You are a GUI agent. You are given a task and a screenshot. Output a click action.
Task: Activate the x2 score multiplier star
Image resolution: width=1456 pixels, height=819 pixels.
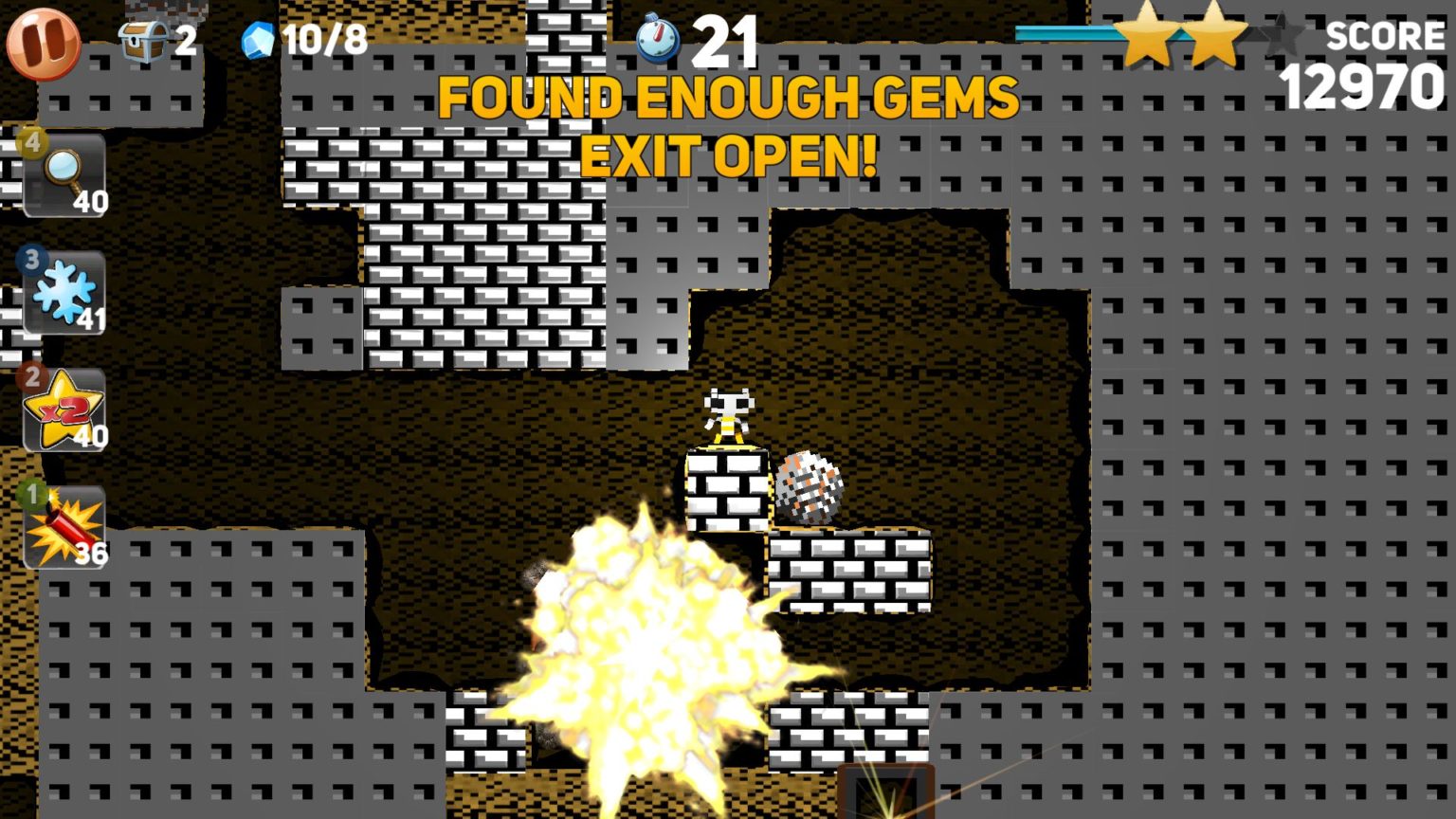pyautogui.click(x=62, y=408)
